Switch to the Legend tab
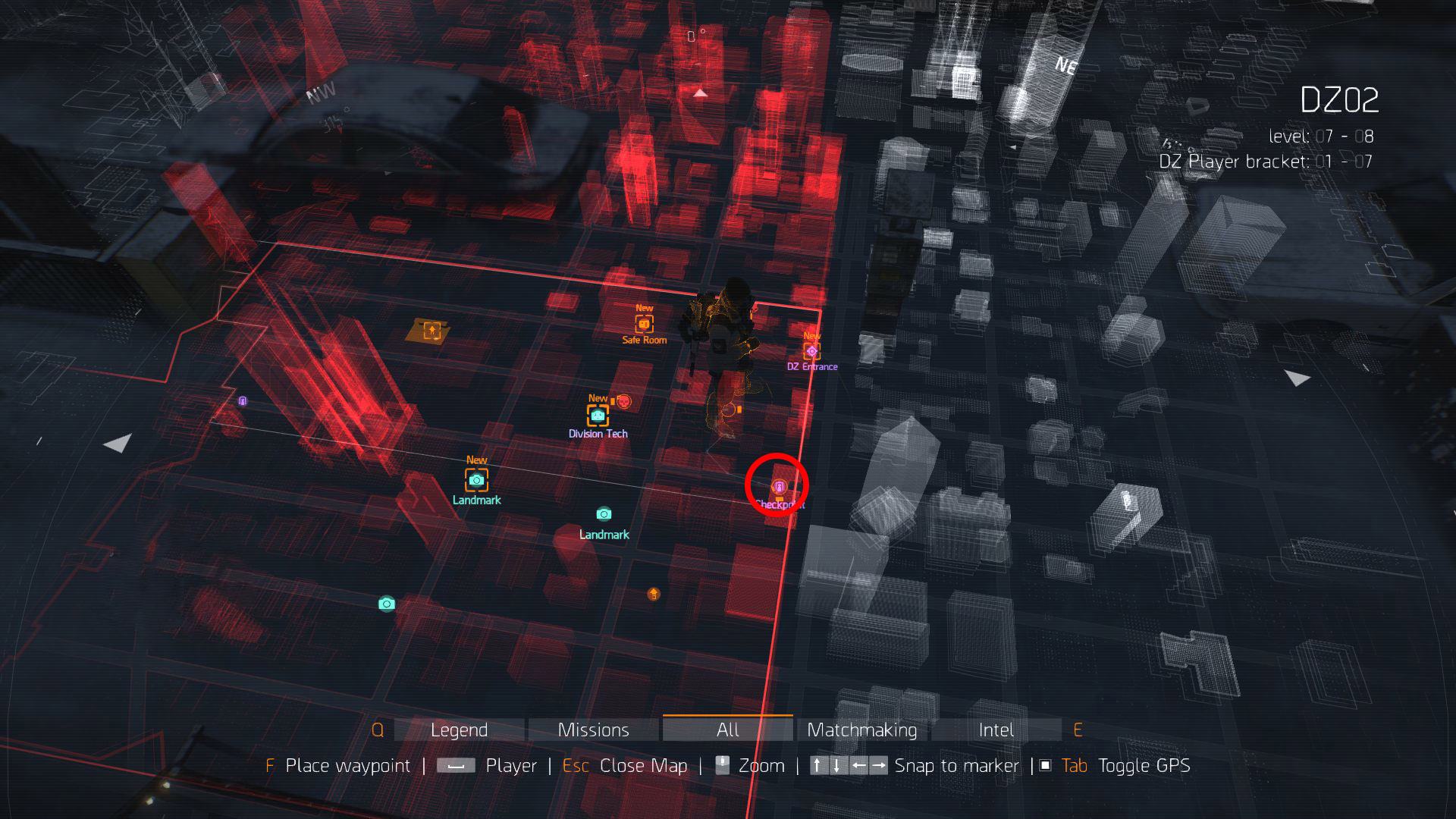1456x819 pixels. [459, 730]
